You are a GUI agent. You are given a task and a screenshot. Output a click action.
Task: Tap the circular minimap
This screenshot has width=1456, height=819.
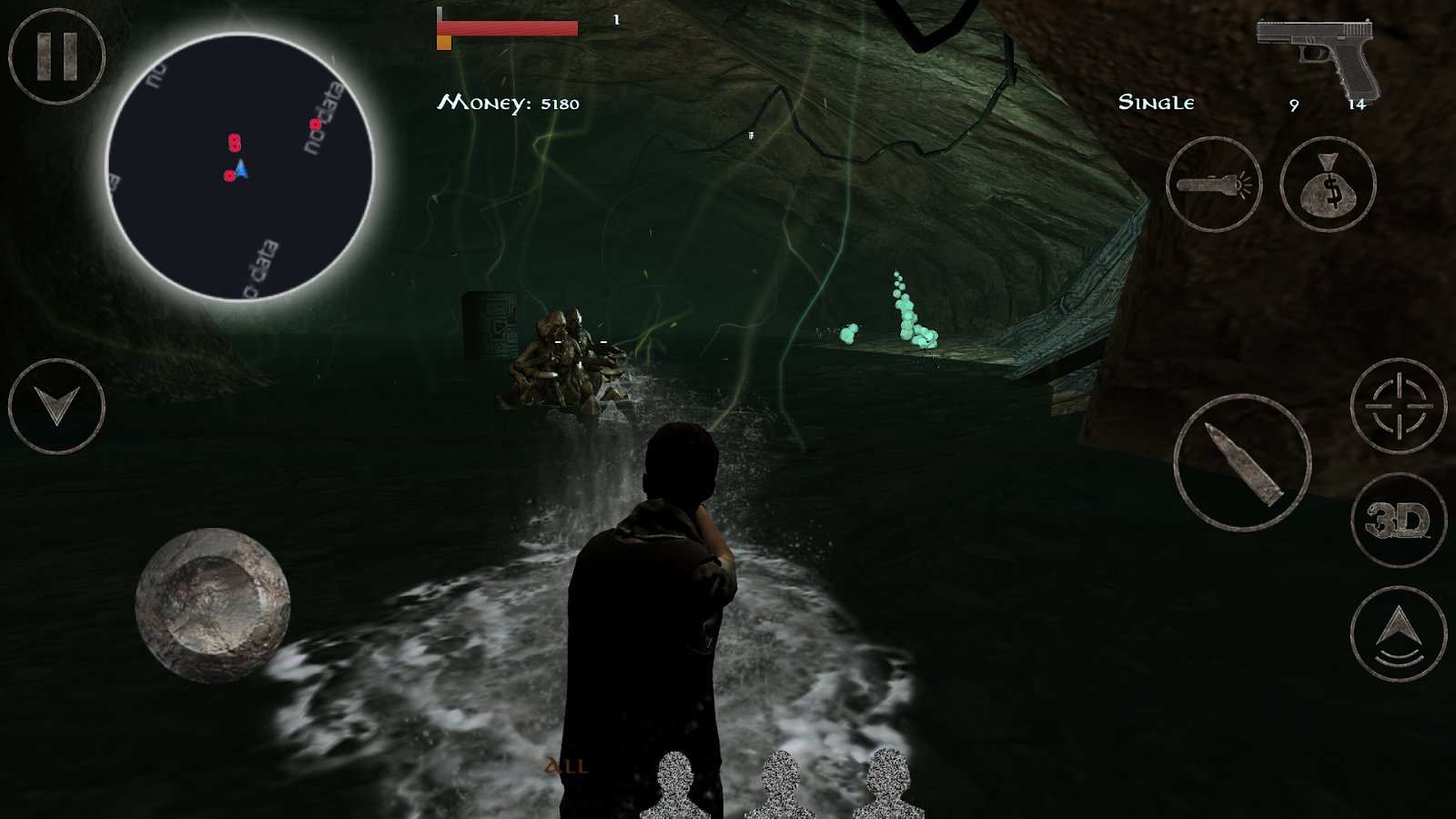[240, 167]
